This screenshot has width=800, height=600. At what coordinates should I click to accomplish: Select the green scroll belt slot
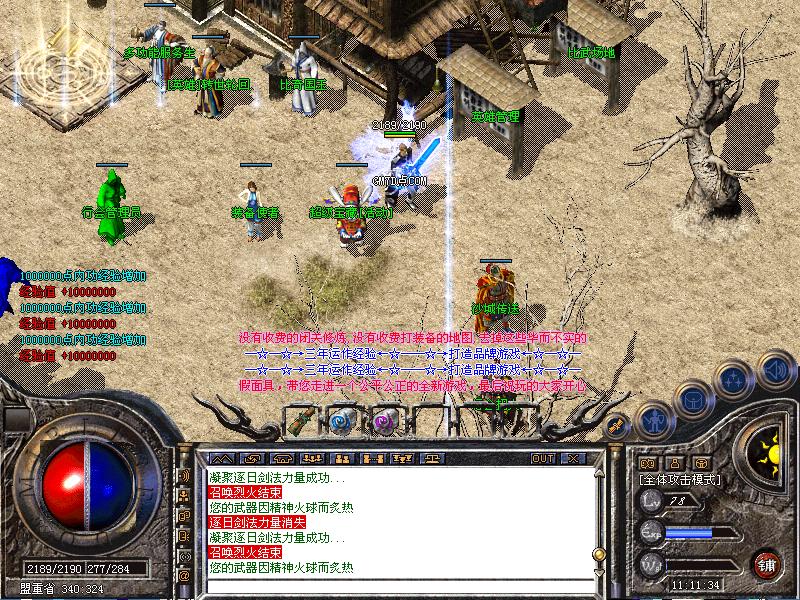tap(301, 421)
